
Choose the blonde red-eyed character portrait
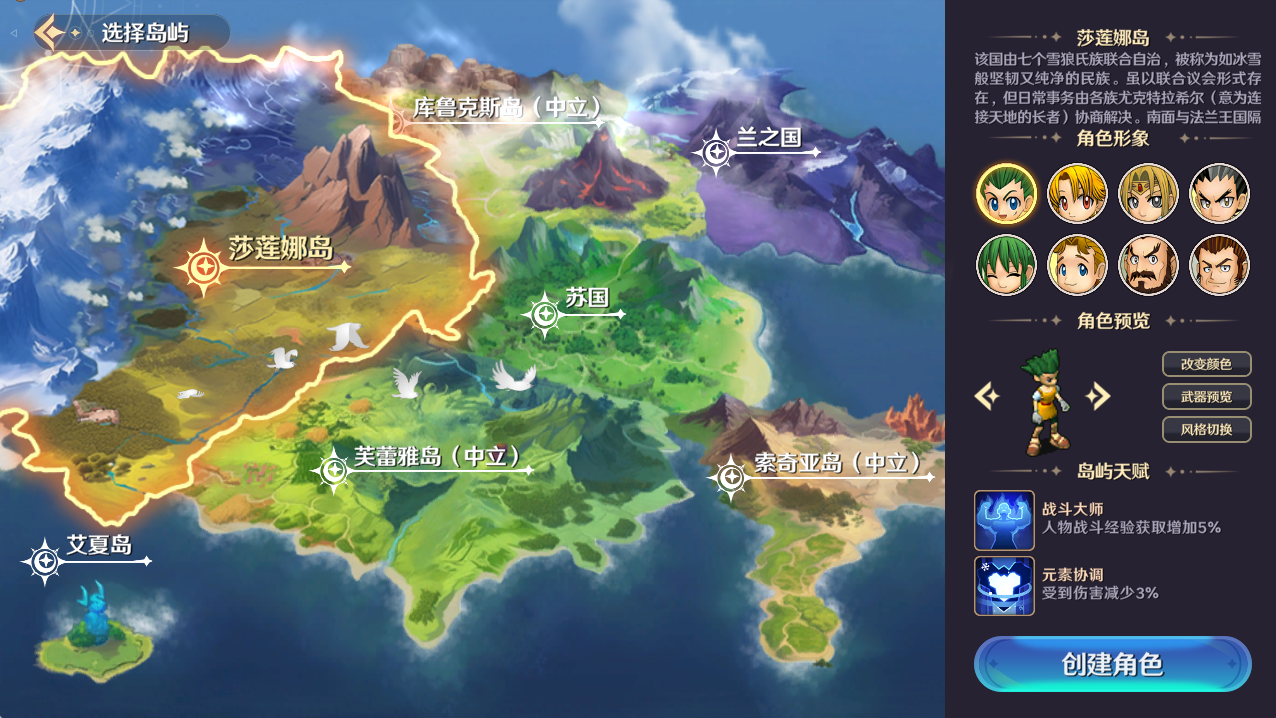[x=1077, y=193]
